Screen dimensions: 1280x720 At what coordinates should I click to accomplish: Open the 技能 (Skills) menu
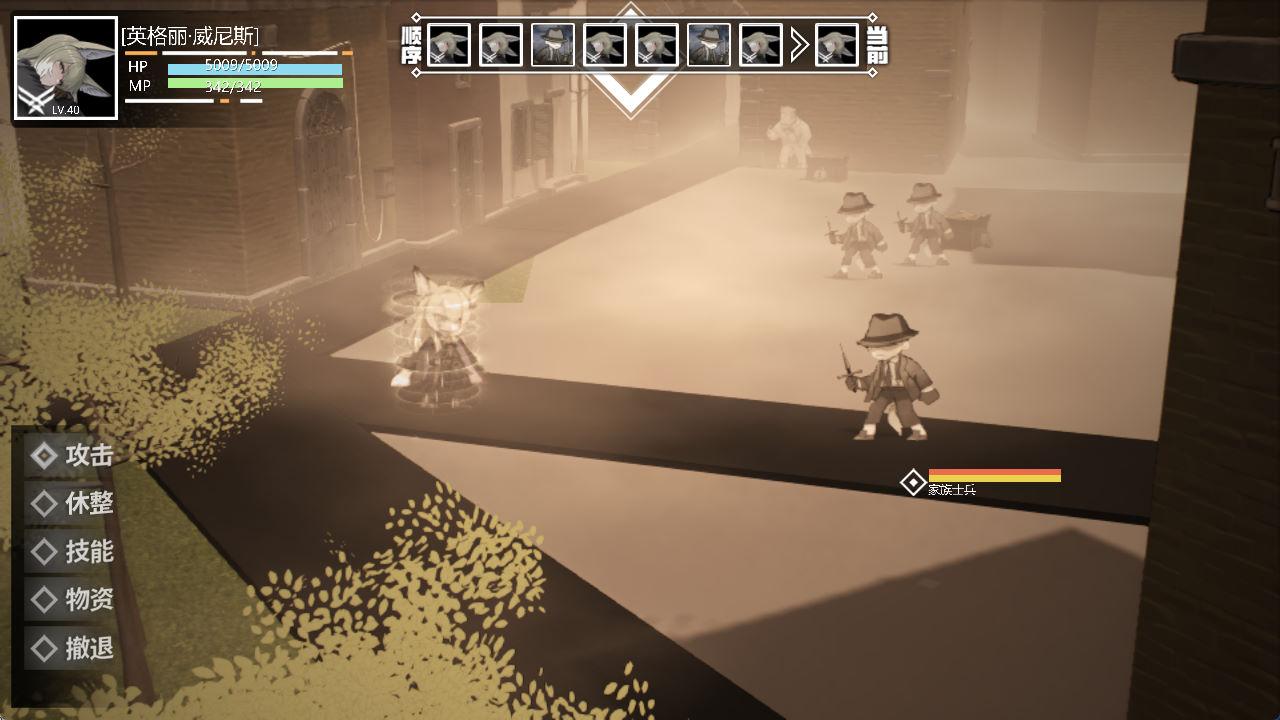(72, 552)
